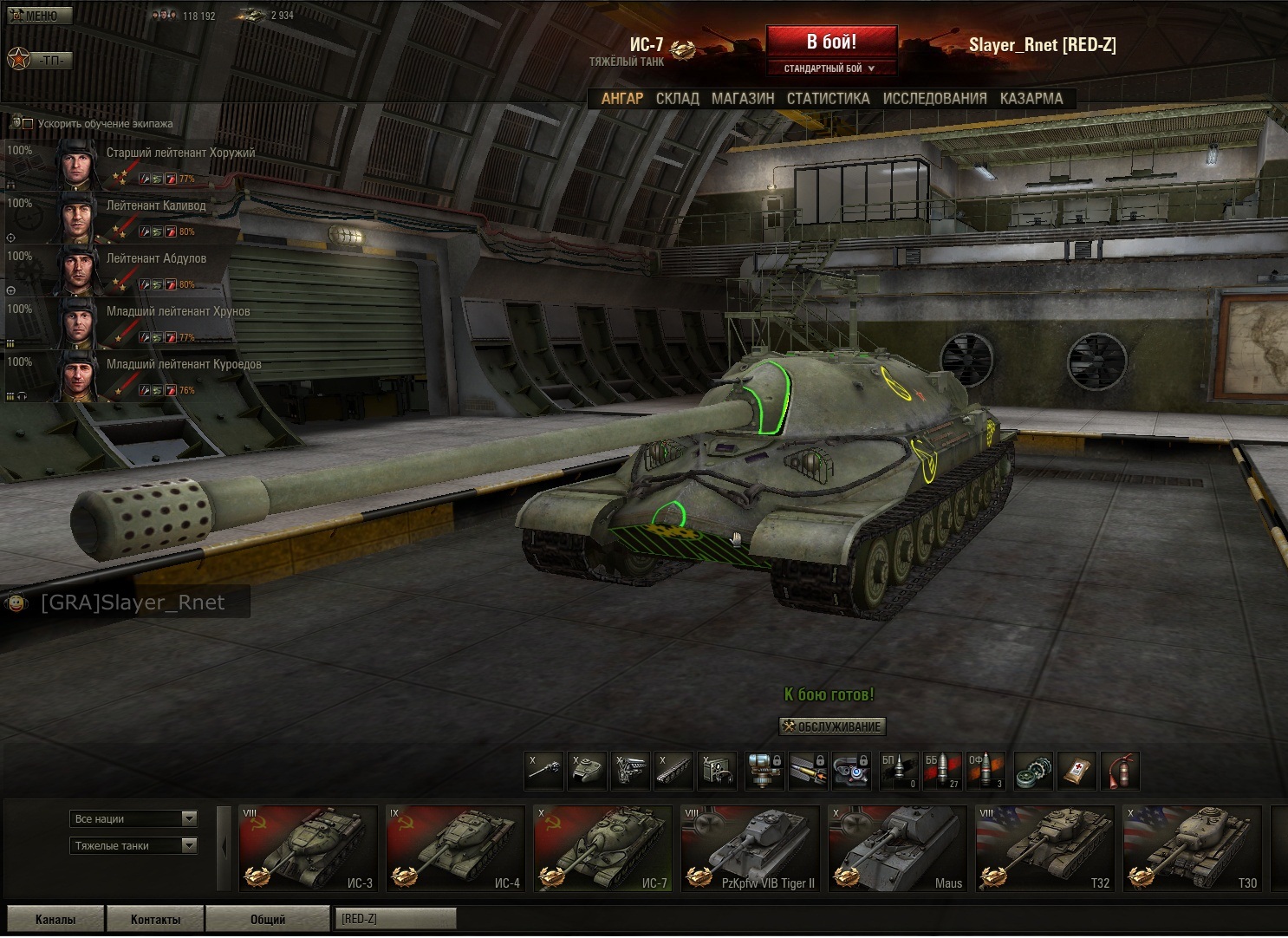
Task: Switch to the Склад tab
Action: pyautogui.click(x=677, y=99)
